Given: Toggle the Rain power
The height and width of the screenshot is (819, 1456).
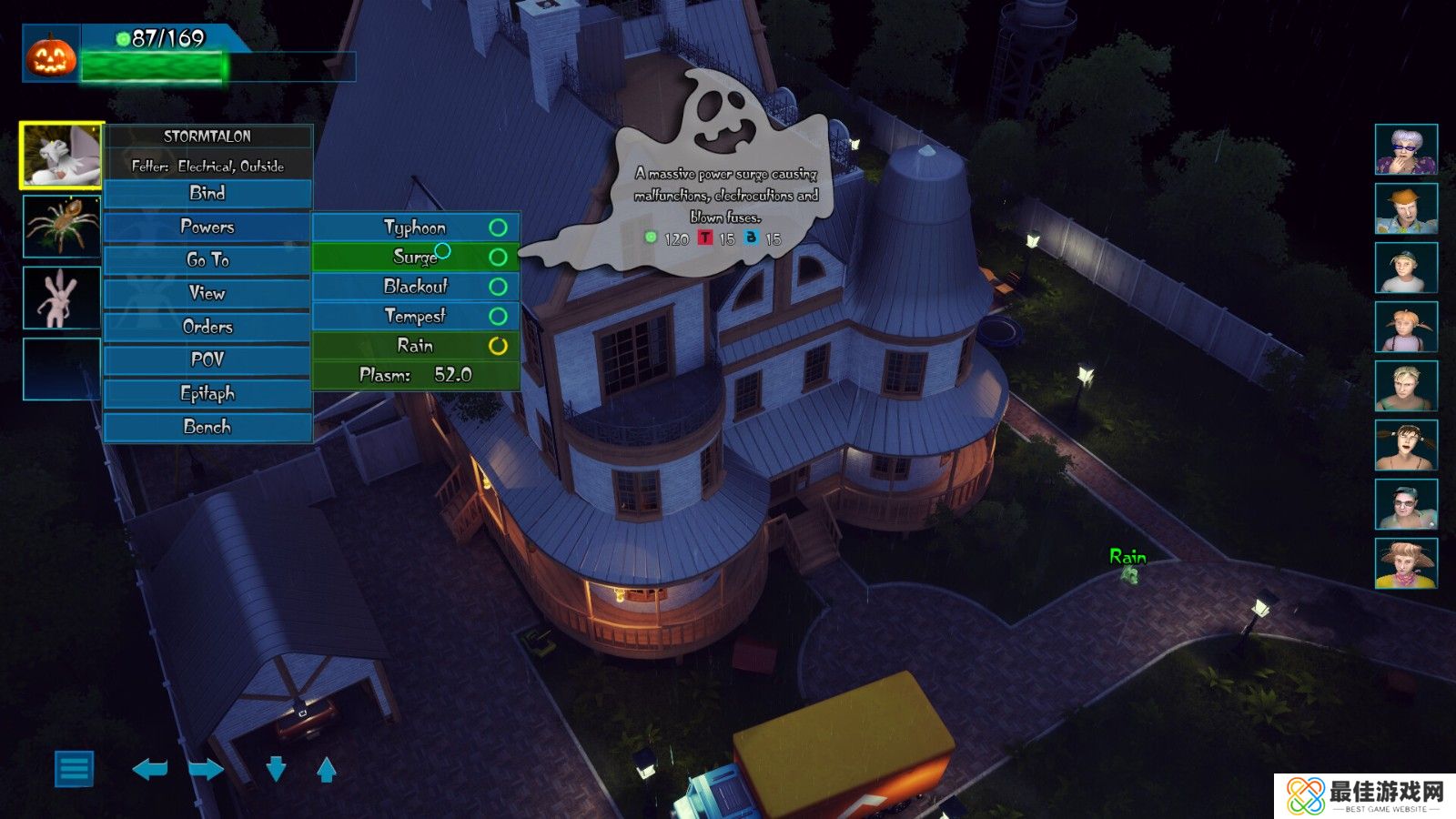Looking at the screenshot, I should pyautogui.click(x=415, y=346).
